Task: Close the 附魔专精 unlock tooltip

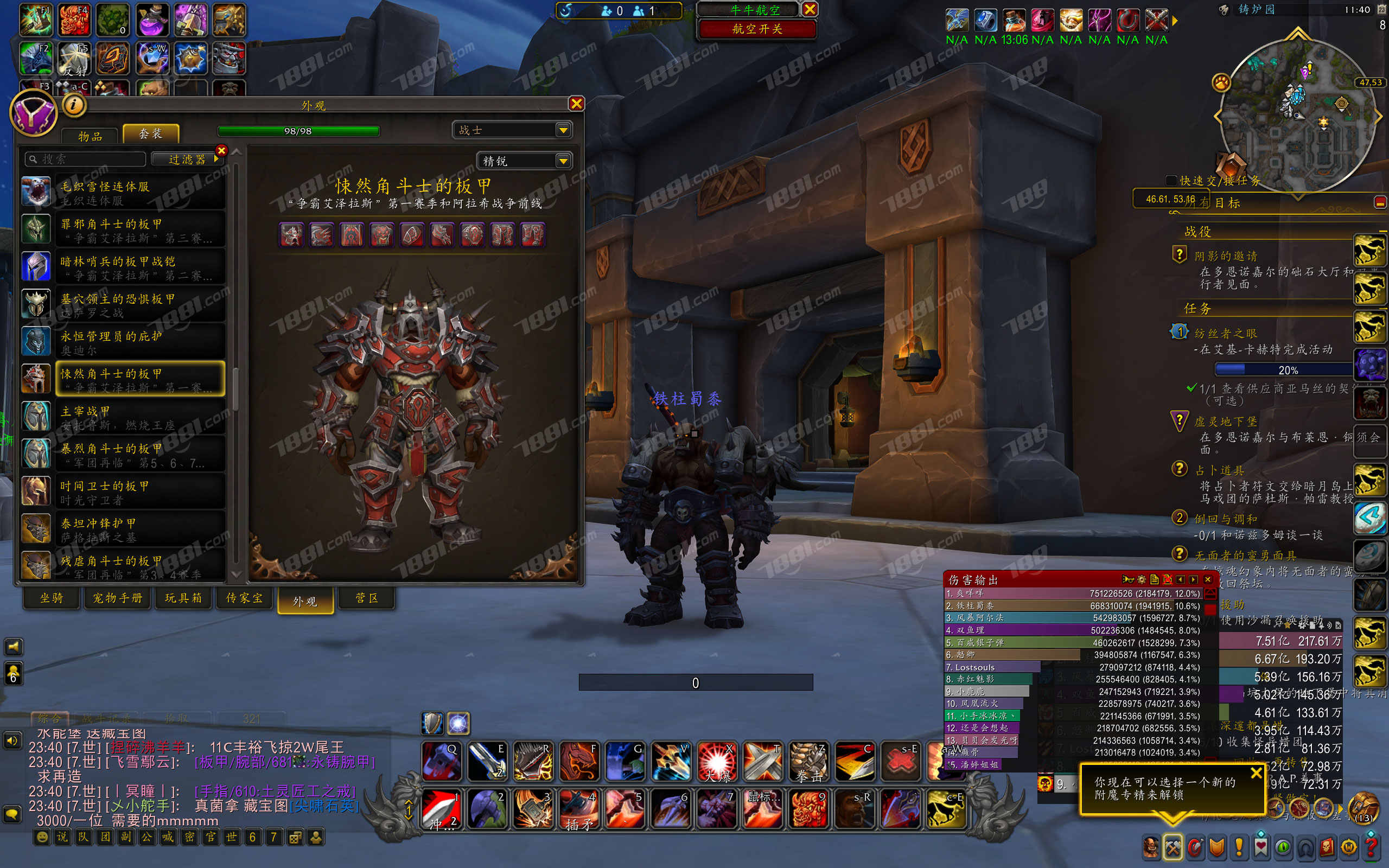Action: pyautogui.click(x=1256, y=773)
